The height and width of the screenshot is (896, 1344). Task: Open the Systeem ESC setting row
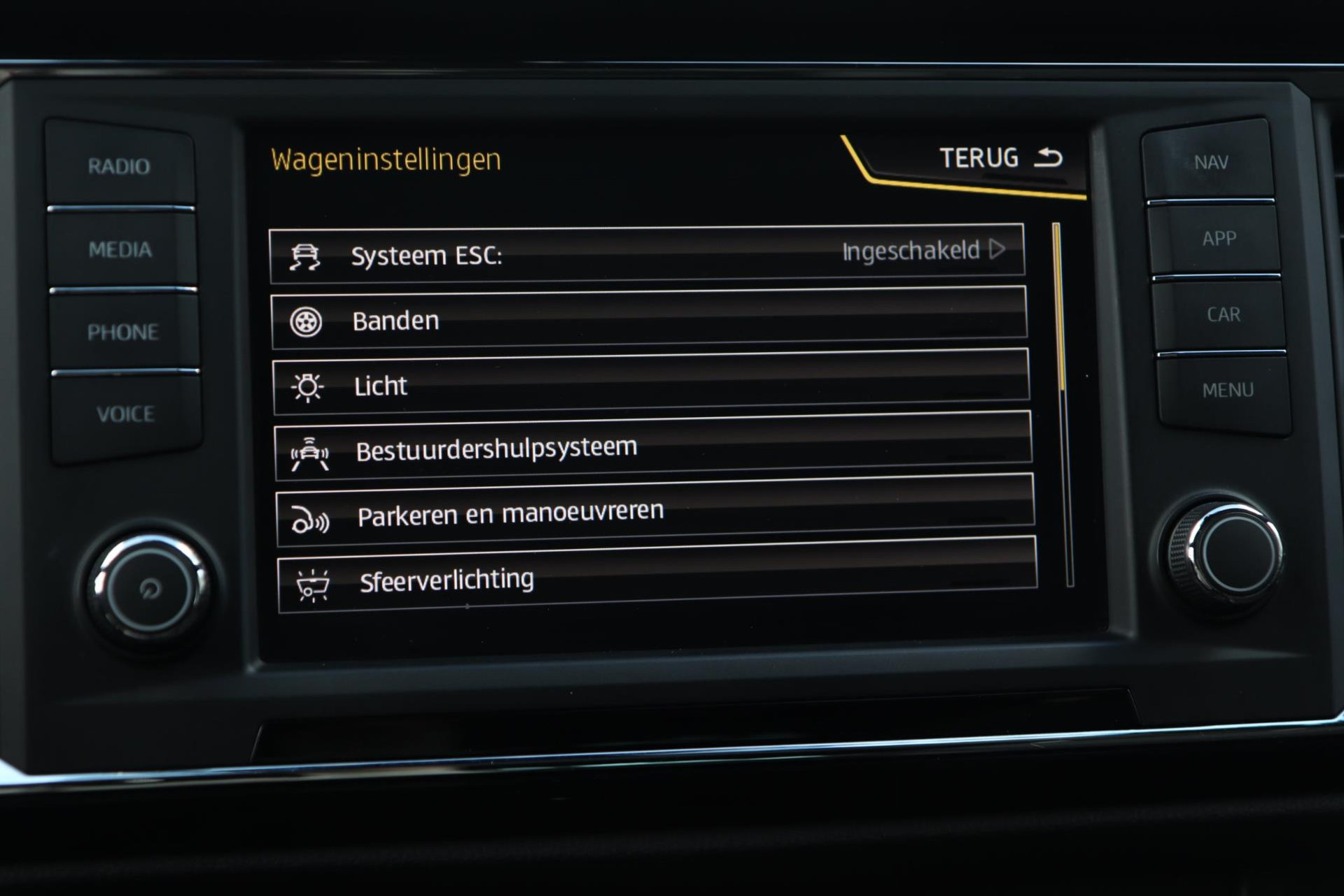pos(645,254)
